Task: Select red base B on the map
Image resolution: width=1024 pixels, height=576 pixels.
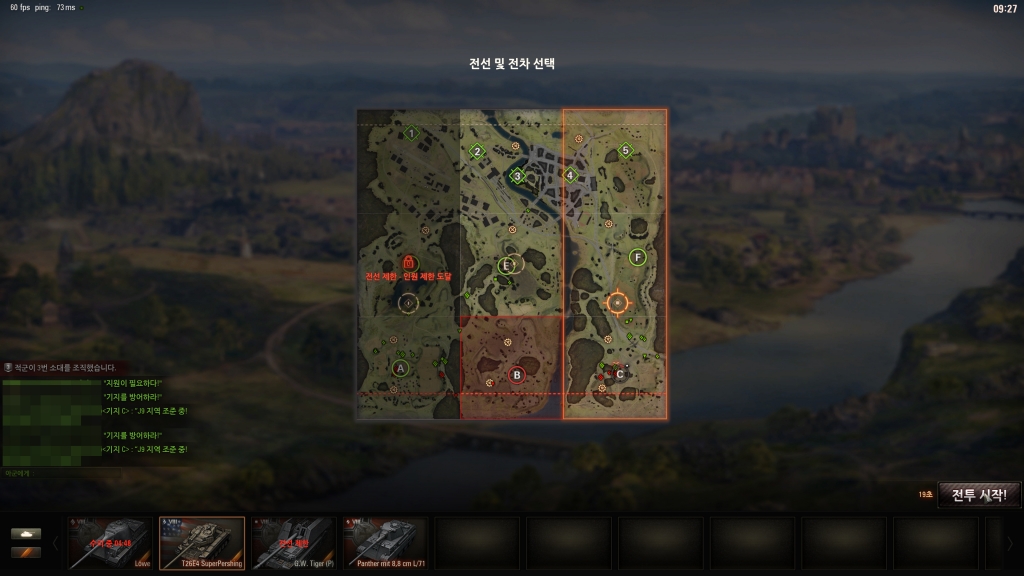Action: pos(517,375)
